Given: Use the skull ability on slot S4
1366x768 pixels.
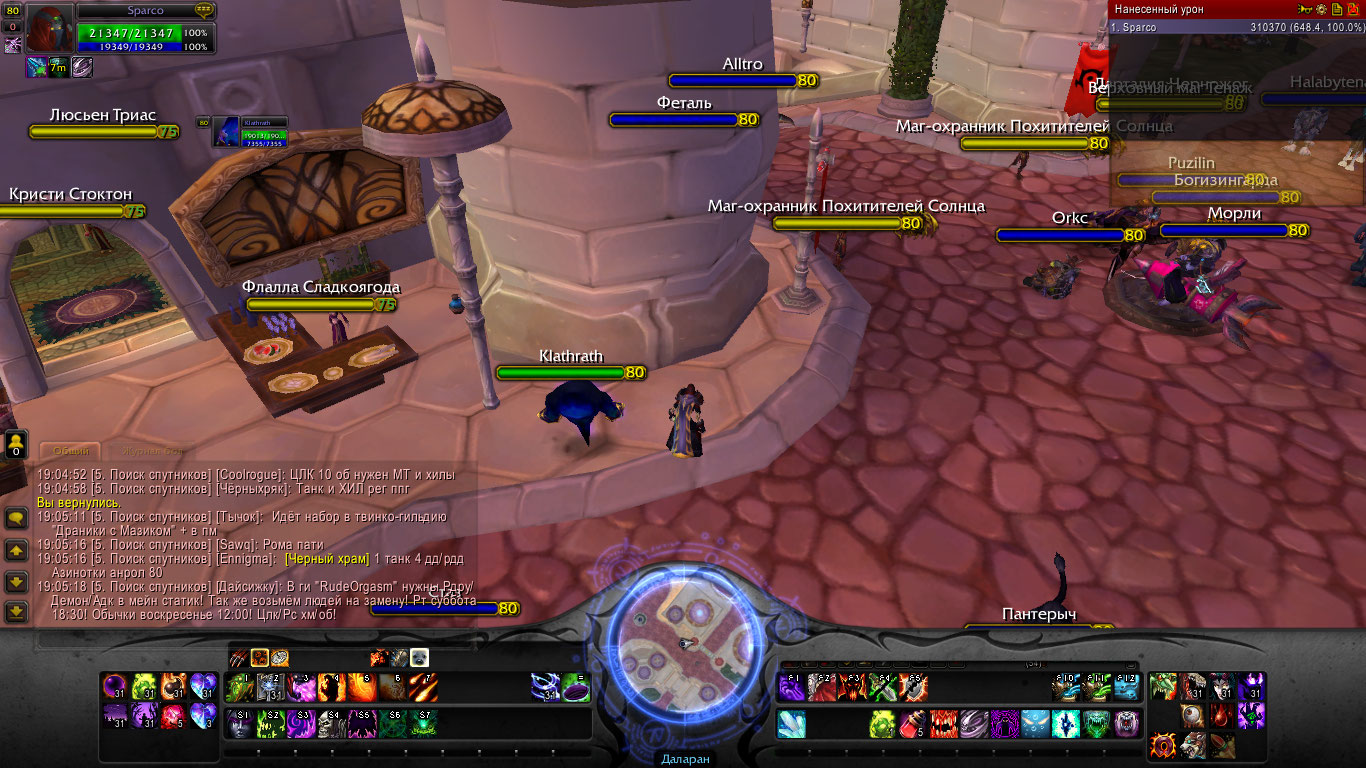Looking at the screenshot, I should pyautogui.click(x=331, y=723).
